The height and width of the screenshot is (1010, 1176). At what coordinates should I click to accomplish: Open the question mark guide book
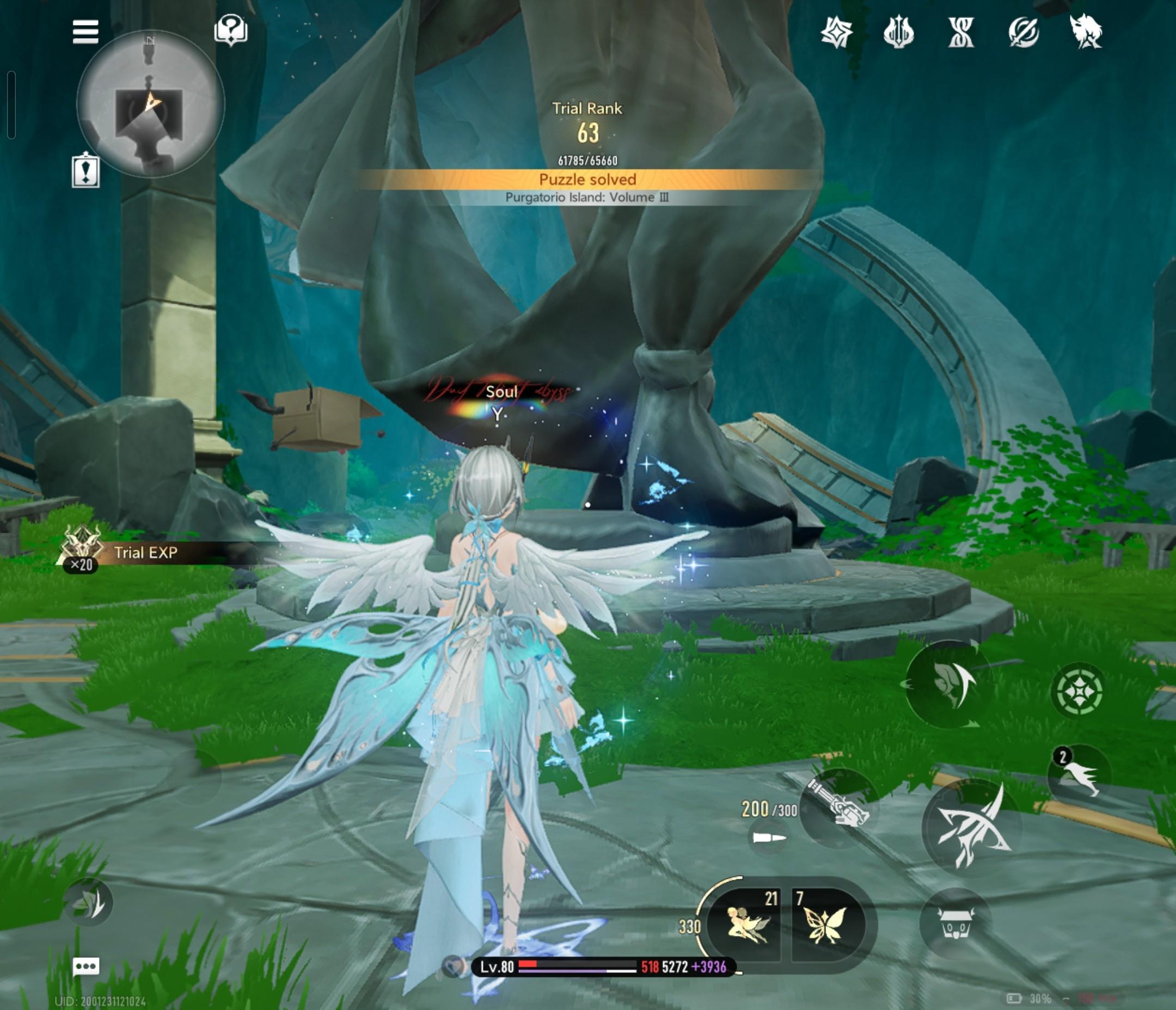230,30
